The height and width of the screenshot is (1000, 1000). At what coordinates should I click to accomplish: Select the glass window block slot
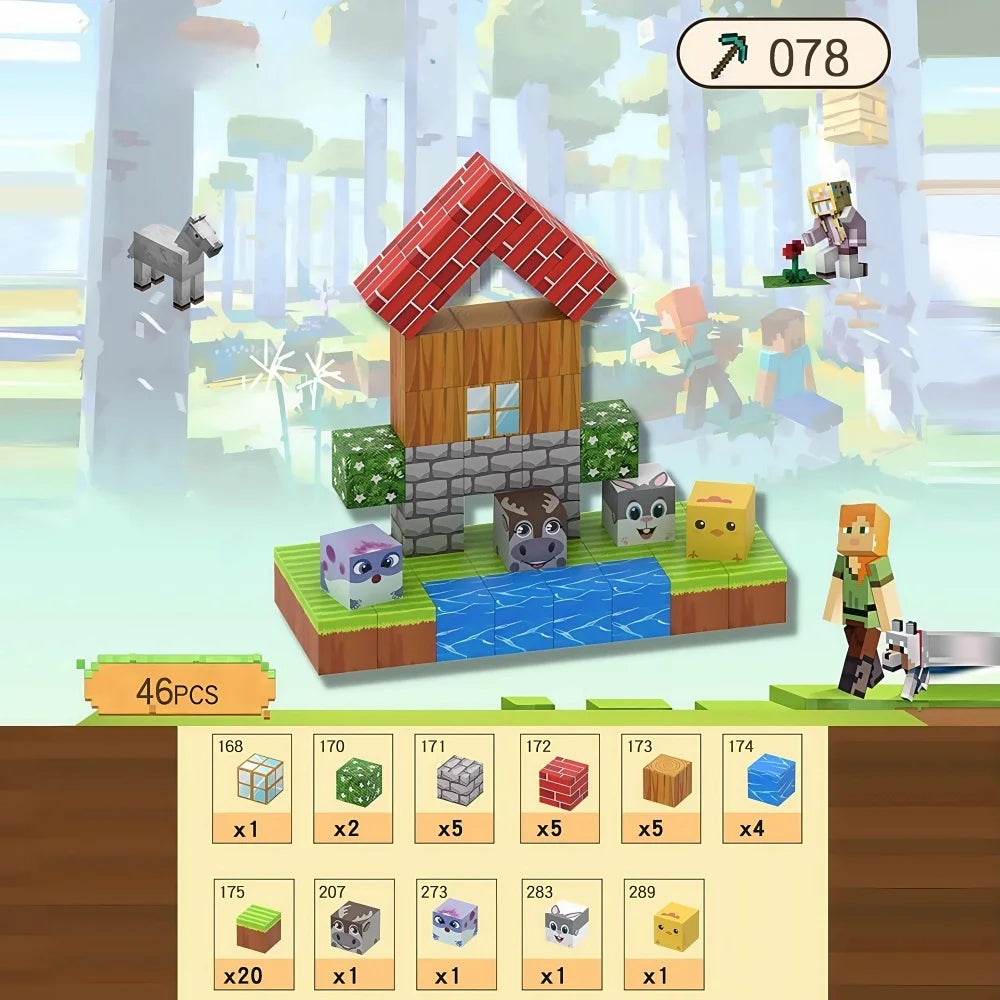click(x=252, y=788)
